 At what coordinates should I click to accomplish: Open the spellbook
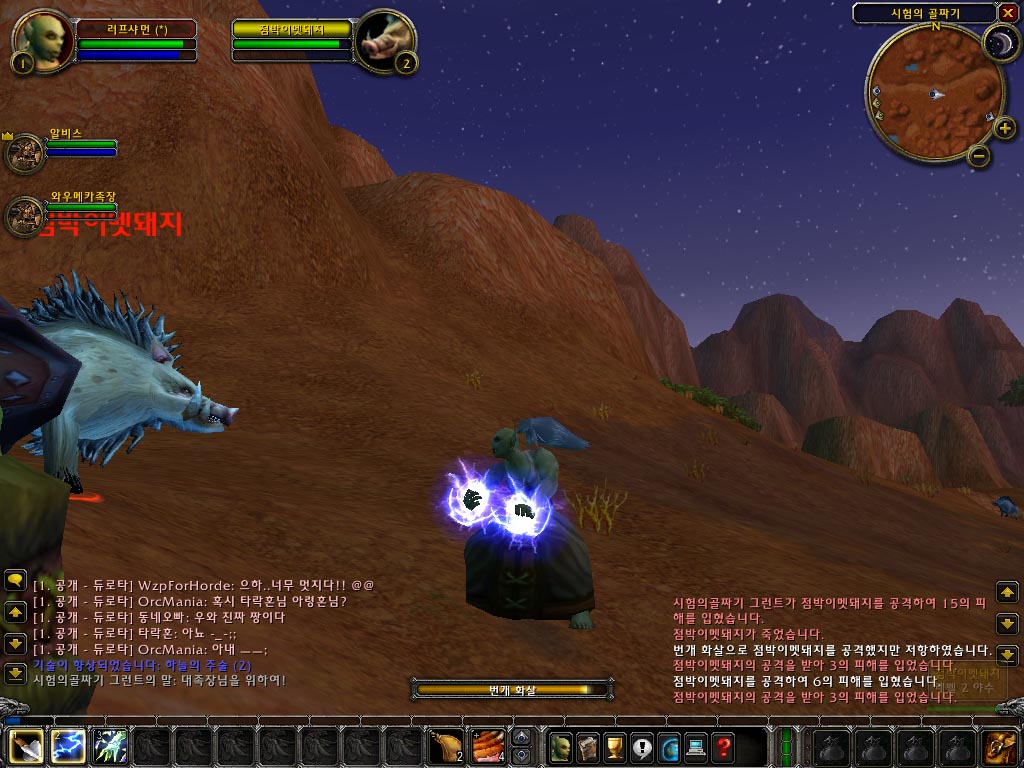pyautogui.click(x=588, y=747)
